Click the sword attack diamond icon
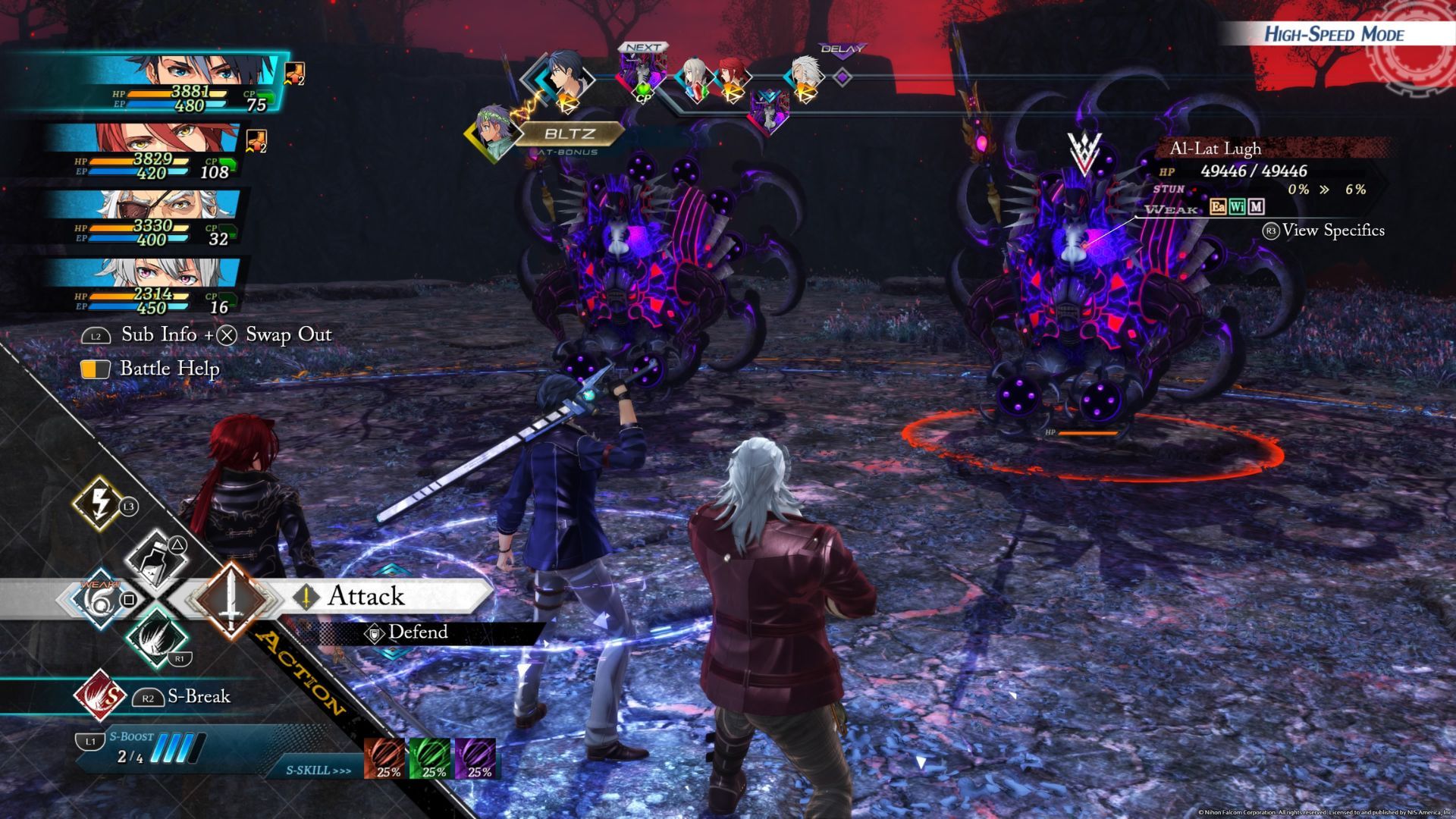Screen dimensions: 1456x819 tap(228, 598)
